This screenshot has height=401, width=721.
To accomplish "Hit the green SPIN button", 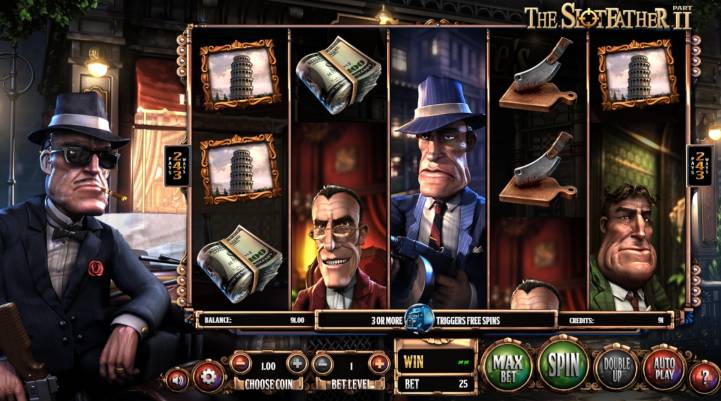I will (564, 365).
